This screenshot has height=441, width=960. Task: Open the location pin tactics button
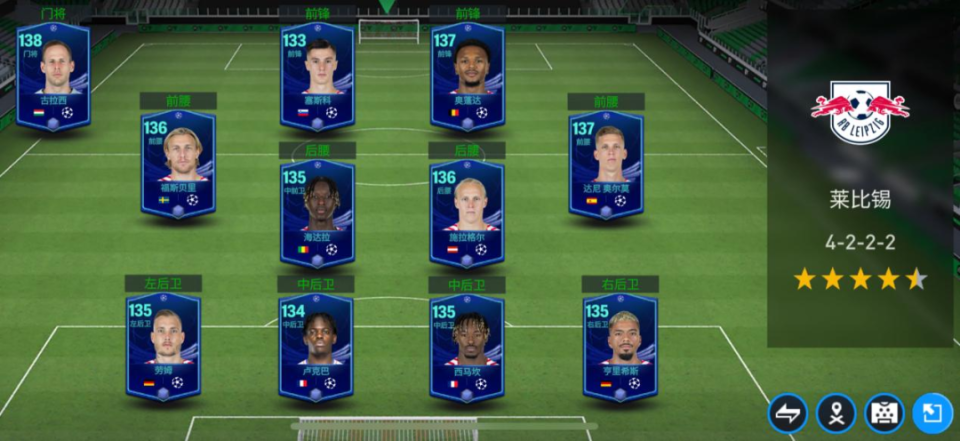tap(836, 413)
